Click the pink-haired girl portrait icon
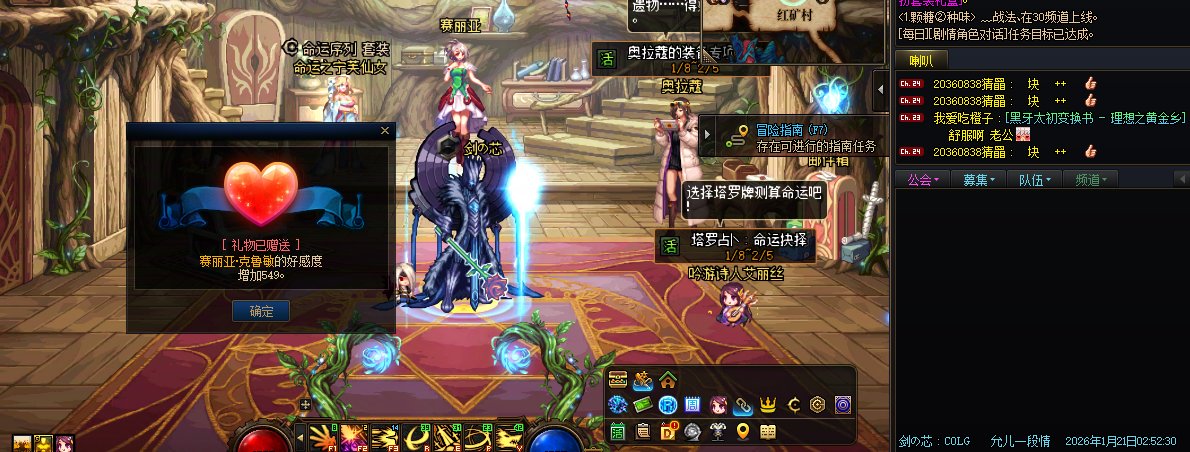Screen dimensions: 1190x452 click(718, 405)
